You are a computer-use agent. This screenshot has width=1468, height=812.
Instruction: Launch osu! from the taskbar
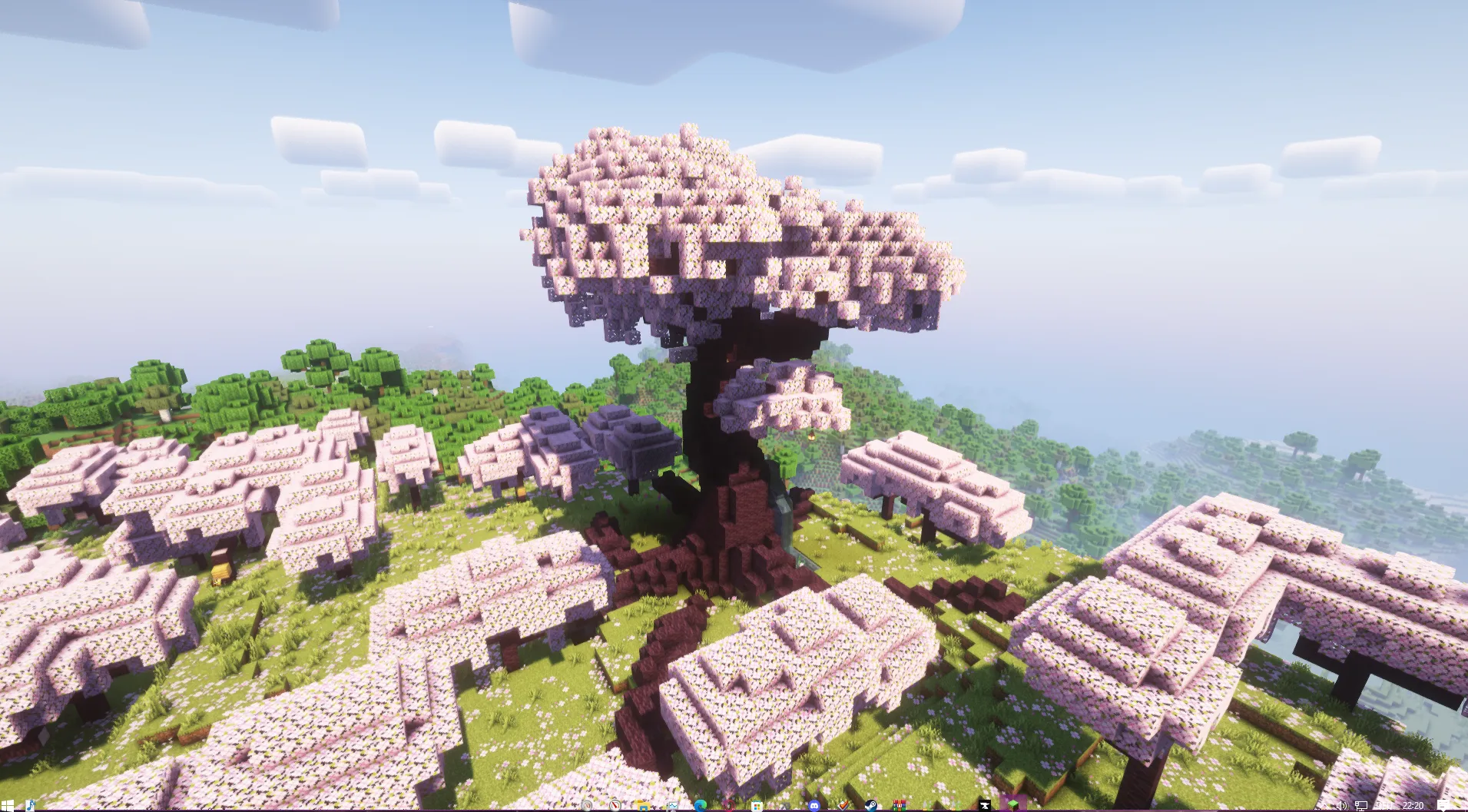pyautogui.click(x=727, y=804)
